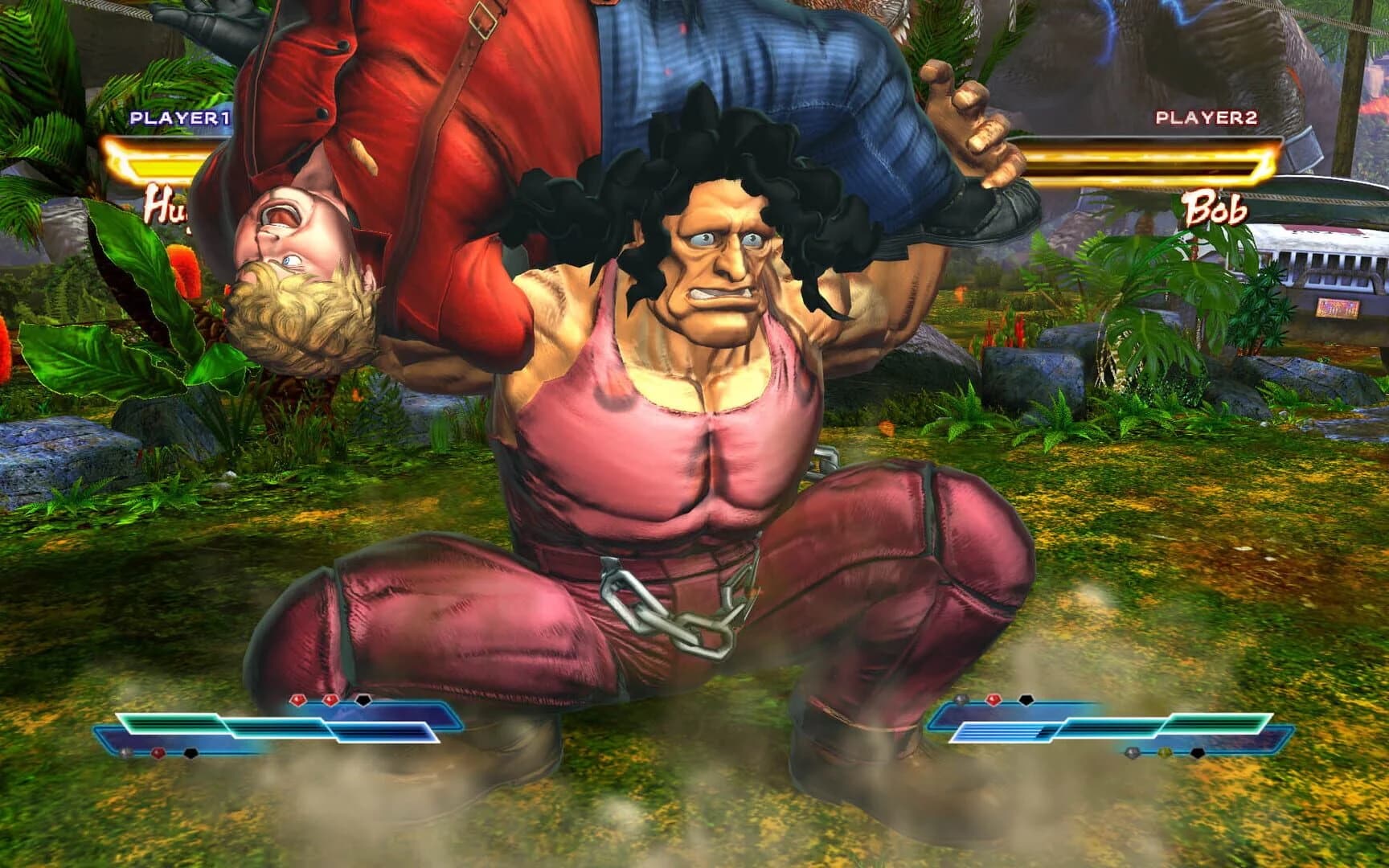Click Player 2's yellow health bar
Image resolution: width=1389 pixels, height=868 pixels.
[x=1149, y=161]
